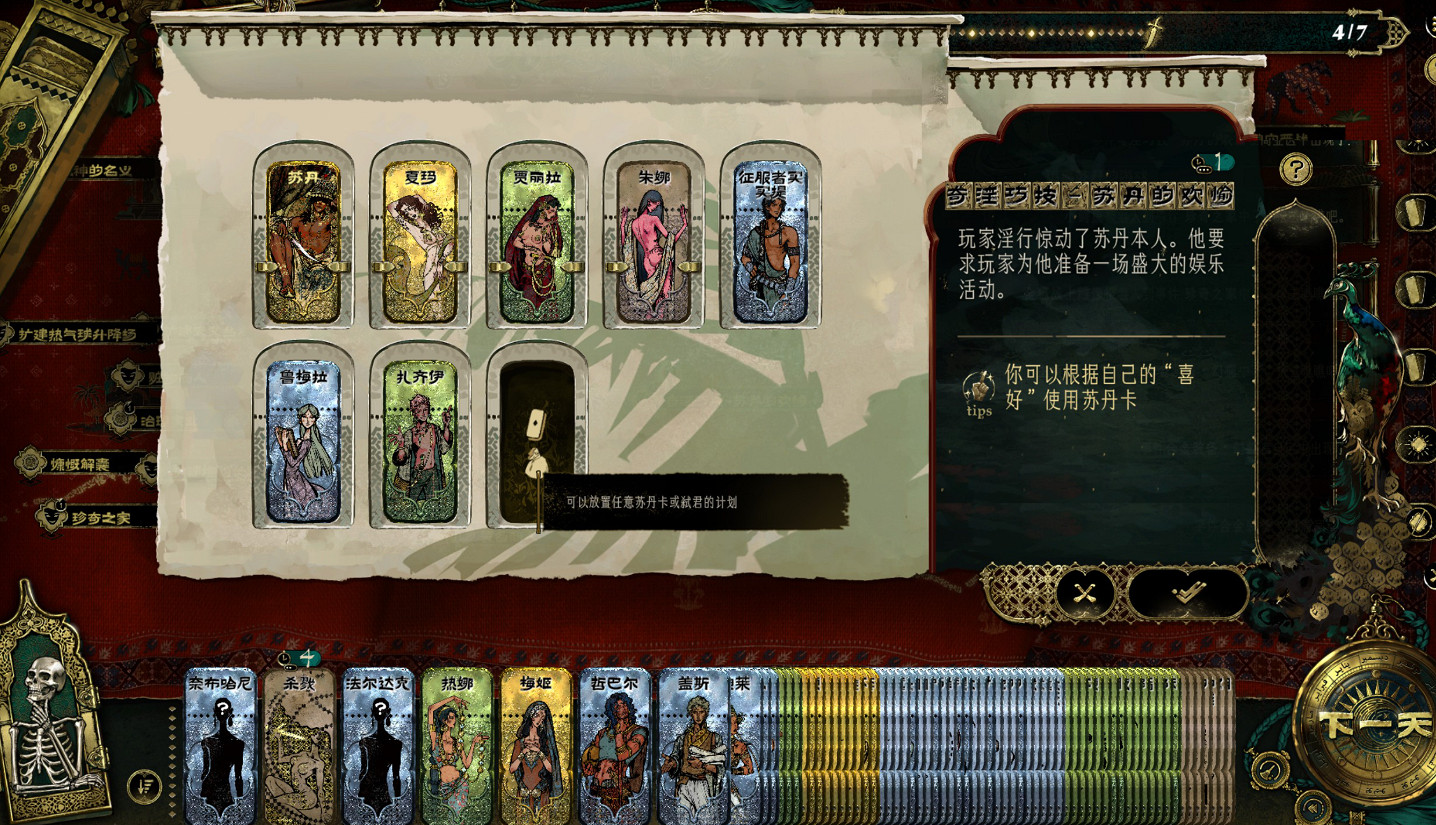Open the 扩建热气球升降梯 quest entry
Viewport: 1436px width, 825px height.
76,333
